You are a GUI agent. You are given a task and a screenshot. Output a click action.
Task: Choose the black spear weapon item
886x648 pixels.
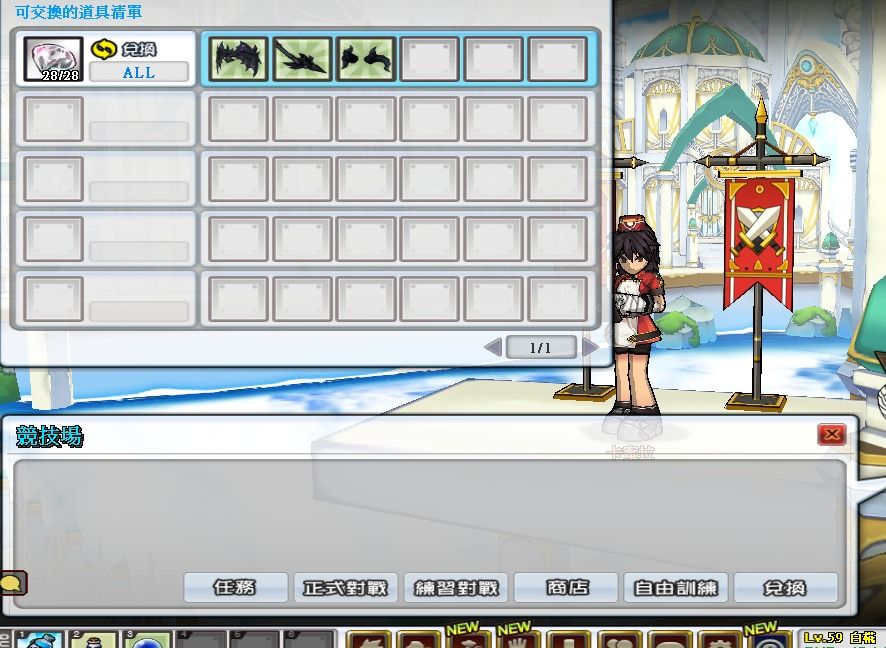[x=302, y=60]
